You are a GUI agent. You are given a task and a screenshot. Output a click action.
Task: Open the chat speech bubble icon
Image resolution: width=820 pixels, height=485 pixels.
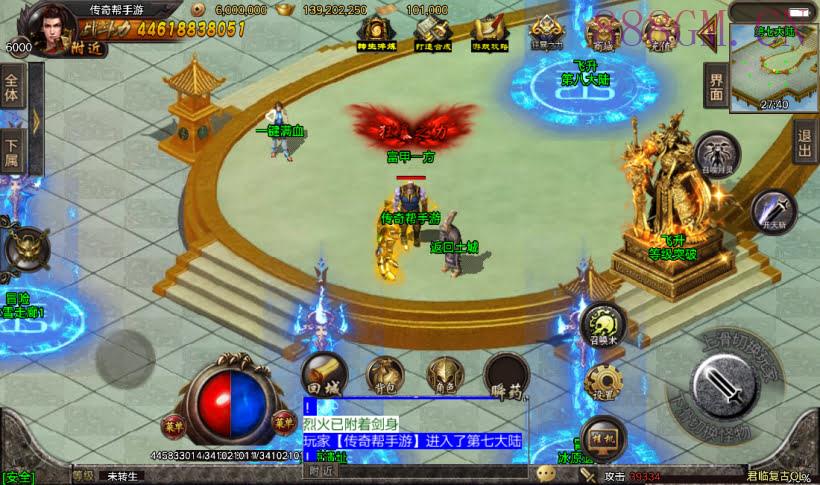click(x=546, y=473)
